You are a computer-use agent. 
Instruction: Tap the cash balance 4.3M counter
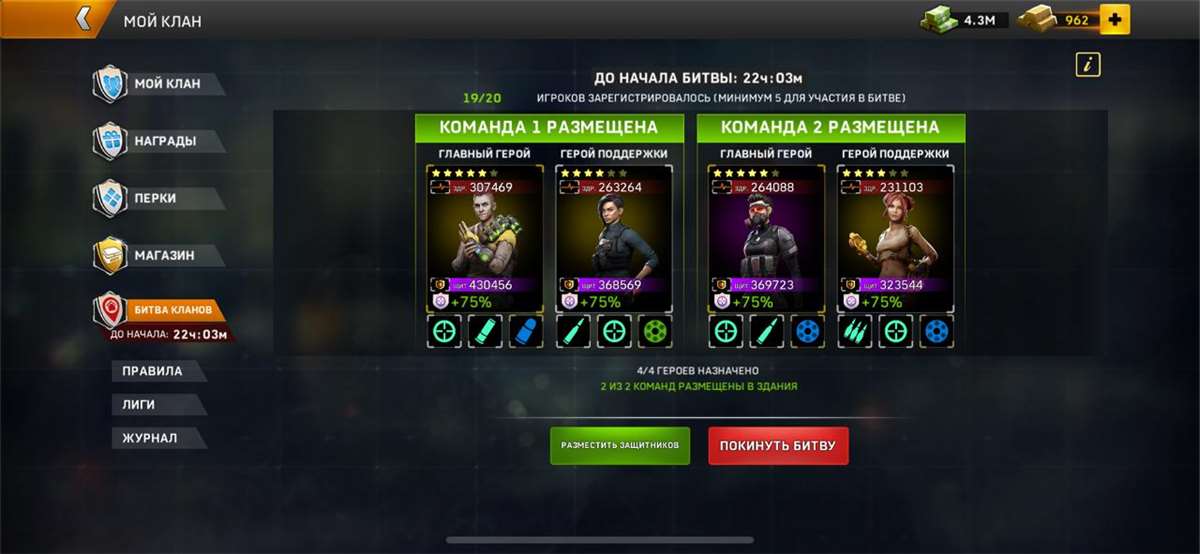[965, 19]
